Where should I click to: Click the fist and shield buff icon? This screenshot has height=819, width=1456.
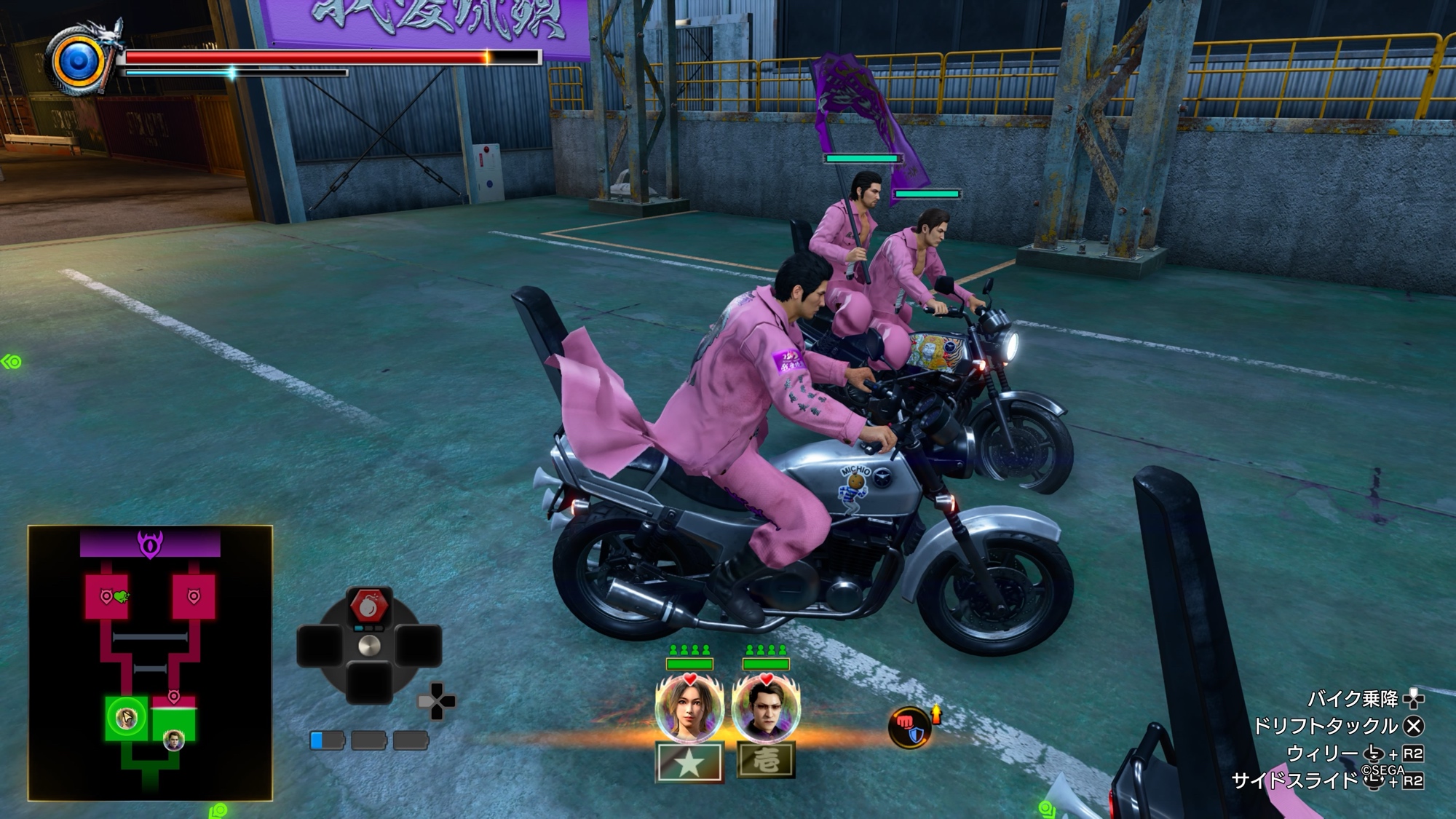(910, 727)
